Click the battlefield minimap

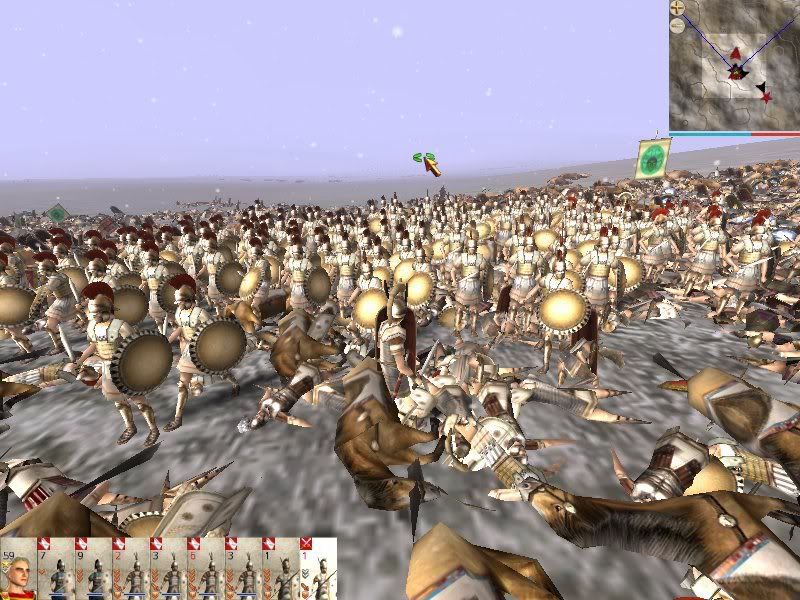(x=735, y=70)
